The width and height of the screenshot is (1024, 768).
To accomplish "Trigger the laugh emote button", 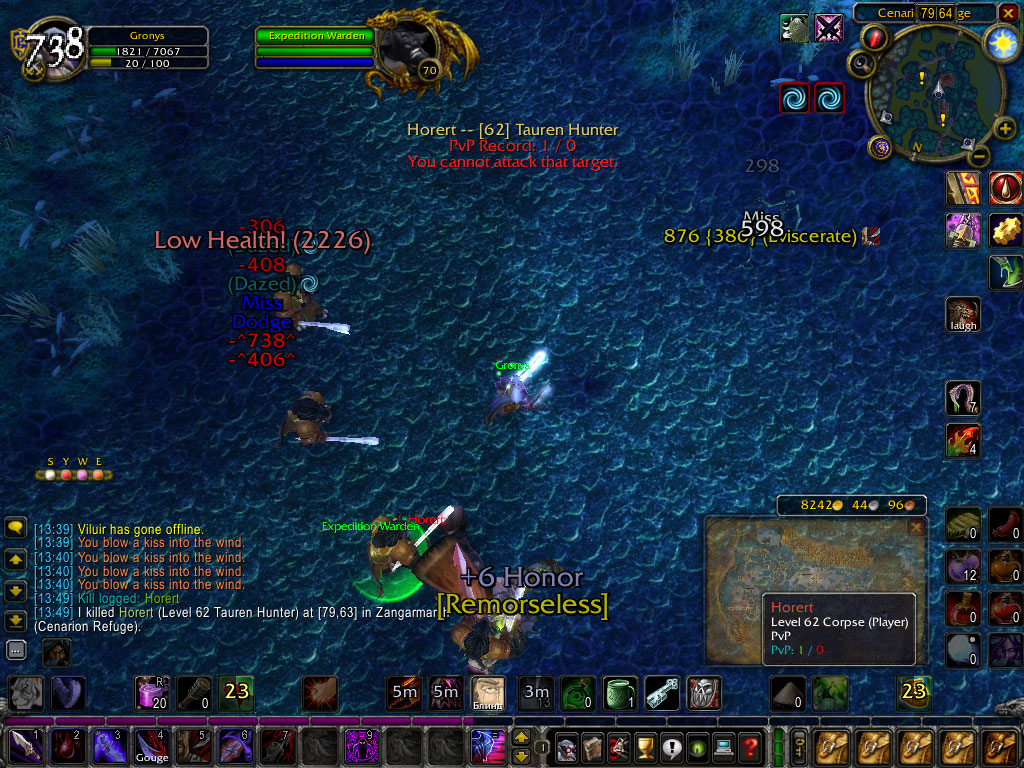I will click(x=963, y=314).
